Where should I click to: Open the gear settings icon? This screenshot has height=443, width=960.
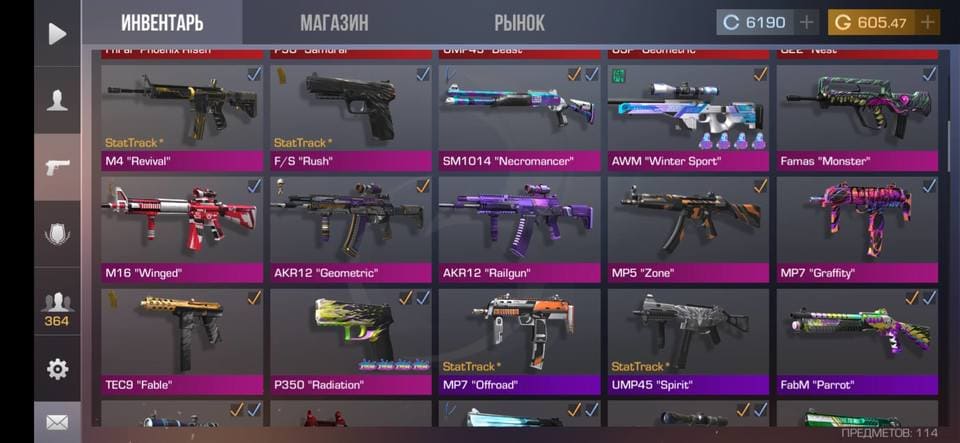click(57, 369)
